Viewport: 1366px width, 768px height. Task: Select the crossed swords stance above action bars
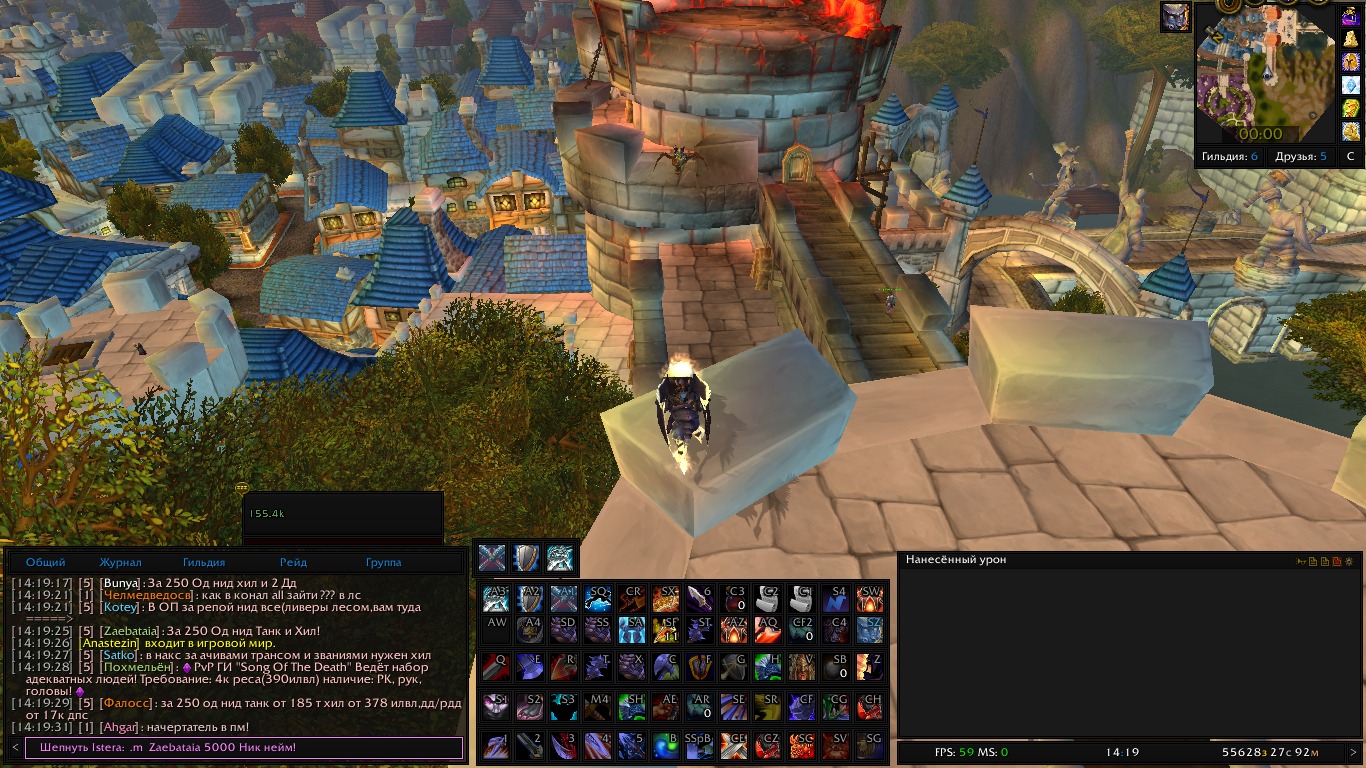(x=490, y=558)
